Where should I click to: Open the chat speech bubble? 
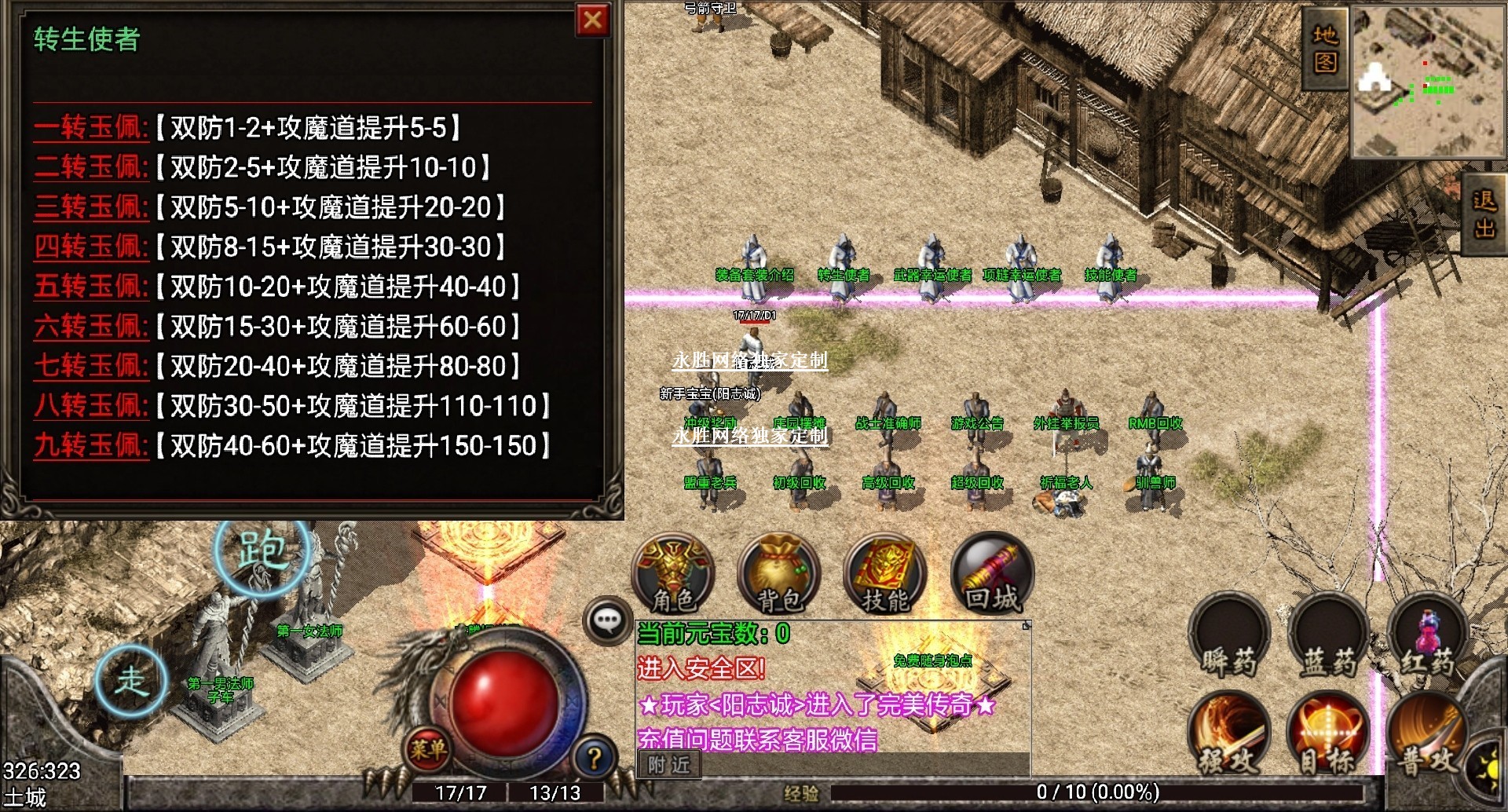pyautogui.click(x=607, y=621)
